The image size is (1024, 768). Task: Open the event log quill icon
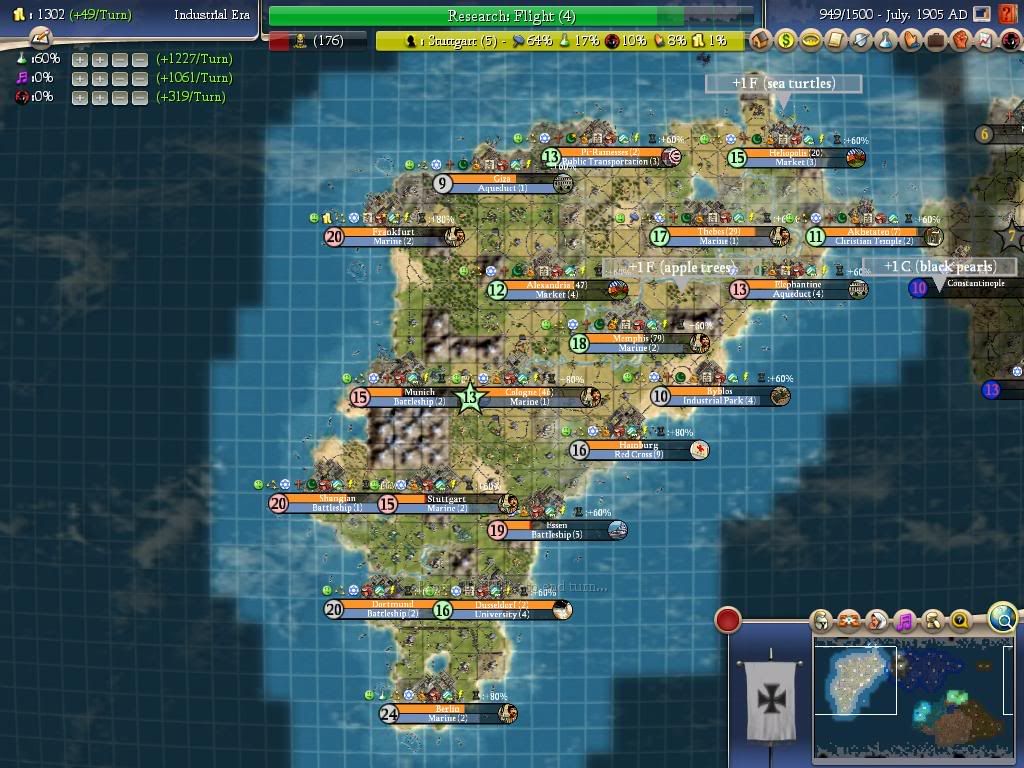tap(40, 37)
